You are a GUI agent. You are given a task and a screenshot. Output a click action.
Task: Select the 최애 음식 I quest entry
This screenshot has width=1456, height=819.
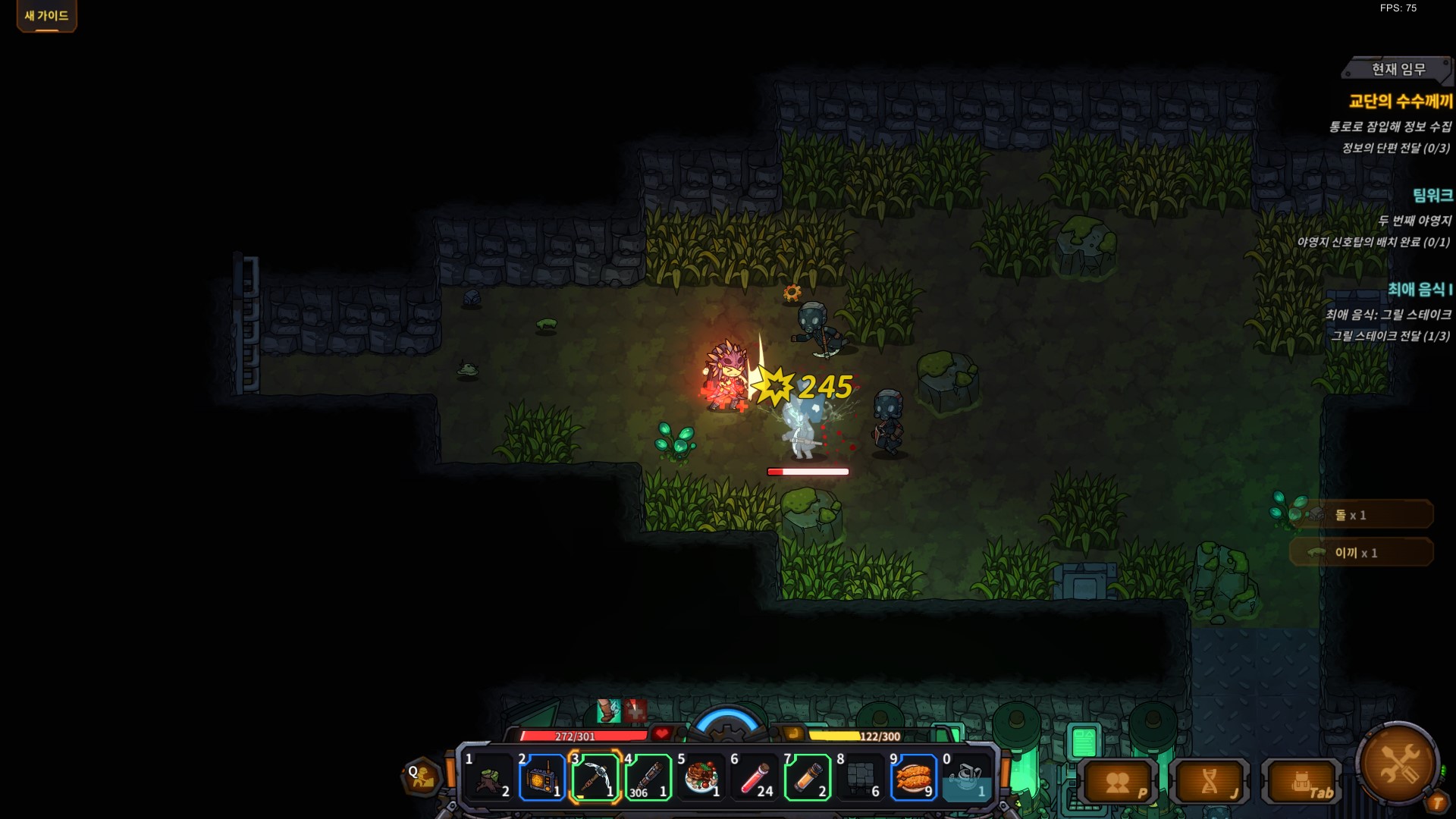[x=1420, y=290]
